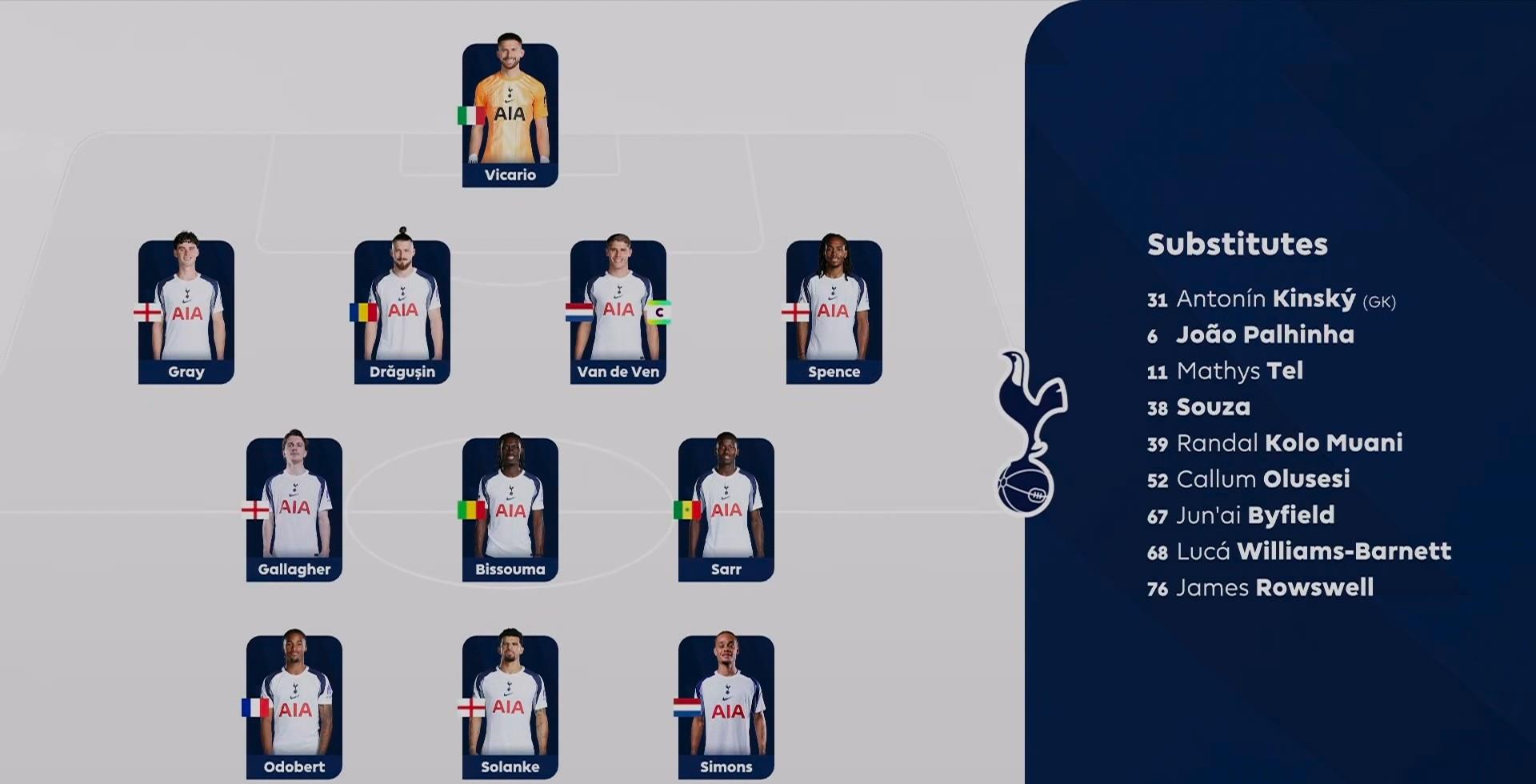Choose Gallagher's midfield card
This screenshot has height=784, width=1536.
pos(294,510)
